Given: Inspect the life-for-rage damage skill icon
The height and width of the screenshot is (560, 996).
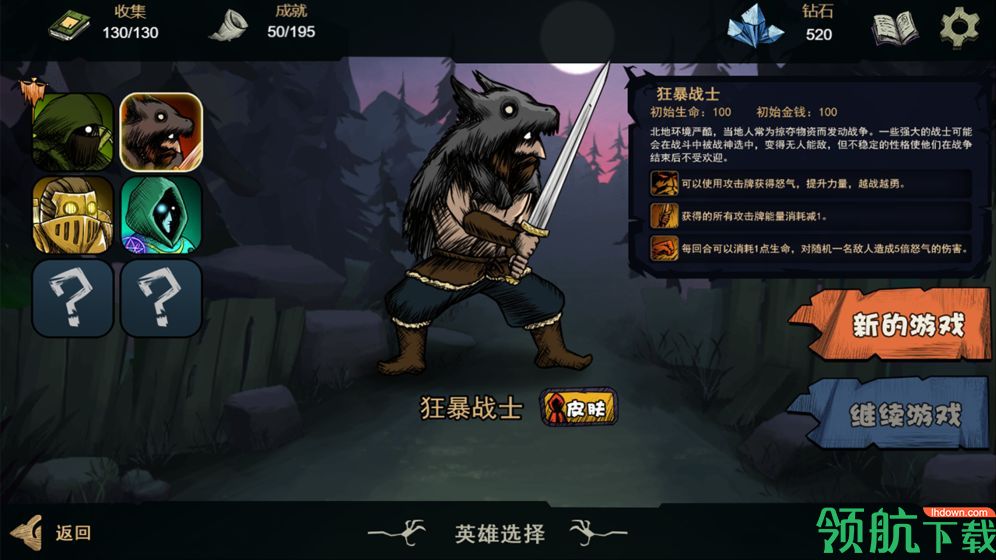Looking at the screenshot, I should (x=663, y=247).
